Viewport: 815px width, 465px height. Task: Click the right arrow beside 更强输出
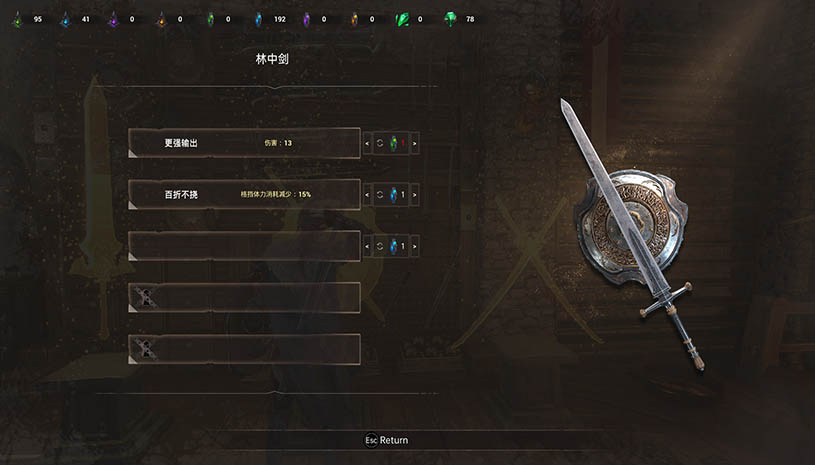pos(414,144)
